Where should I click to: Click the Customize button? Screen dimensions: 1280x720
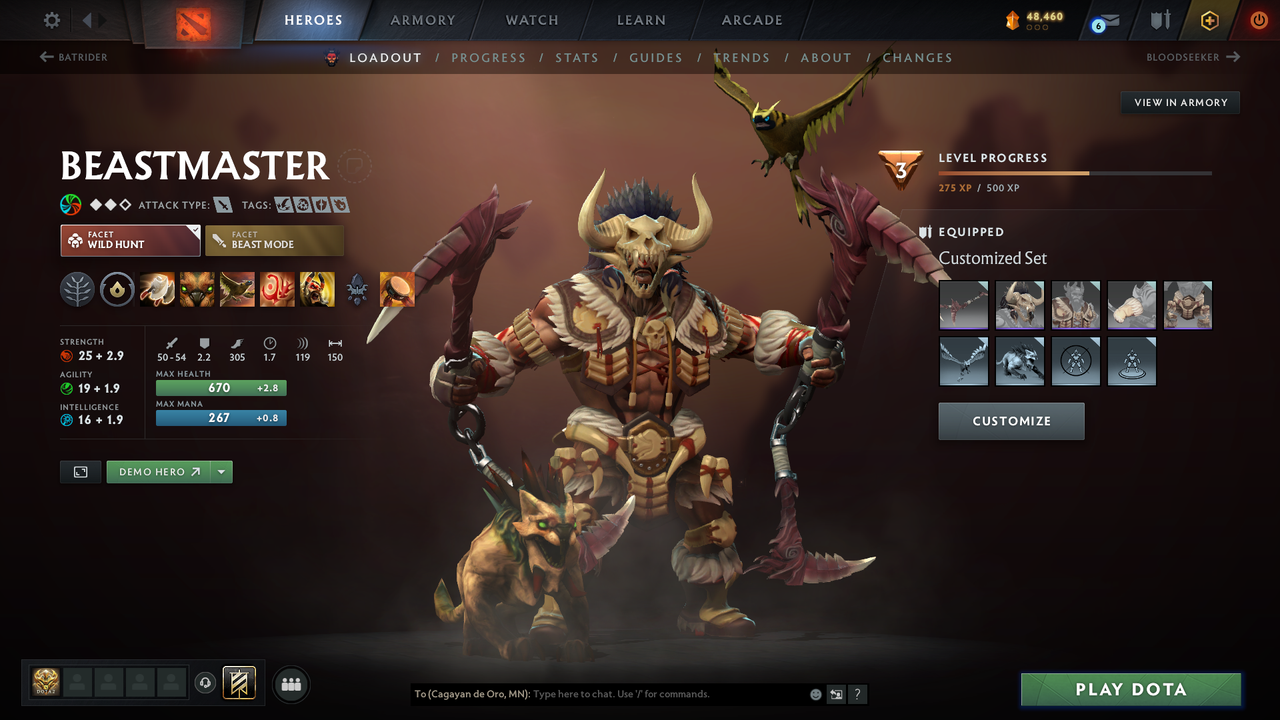tap(1011, 421)
